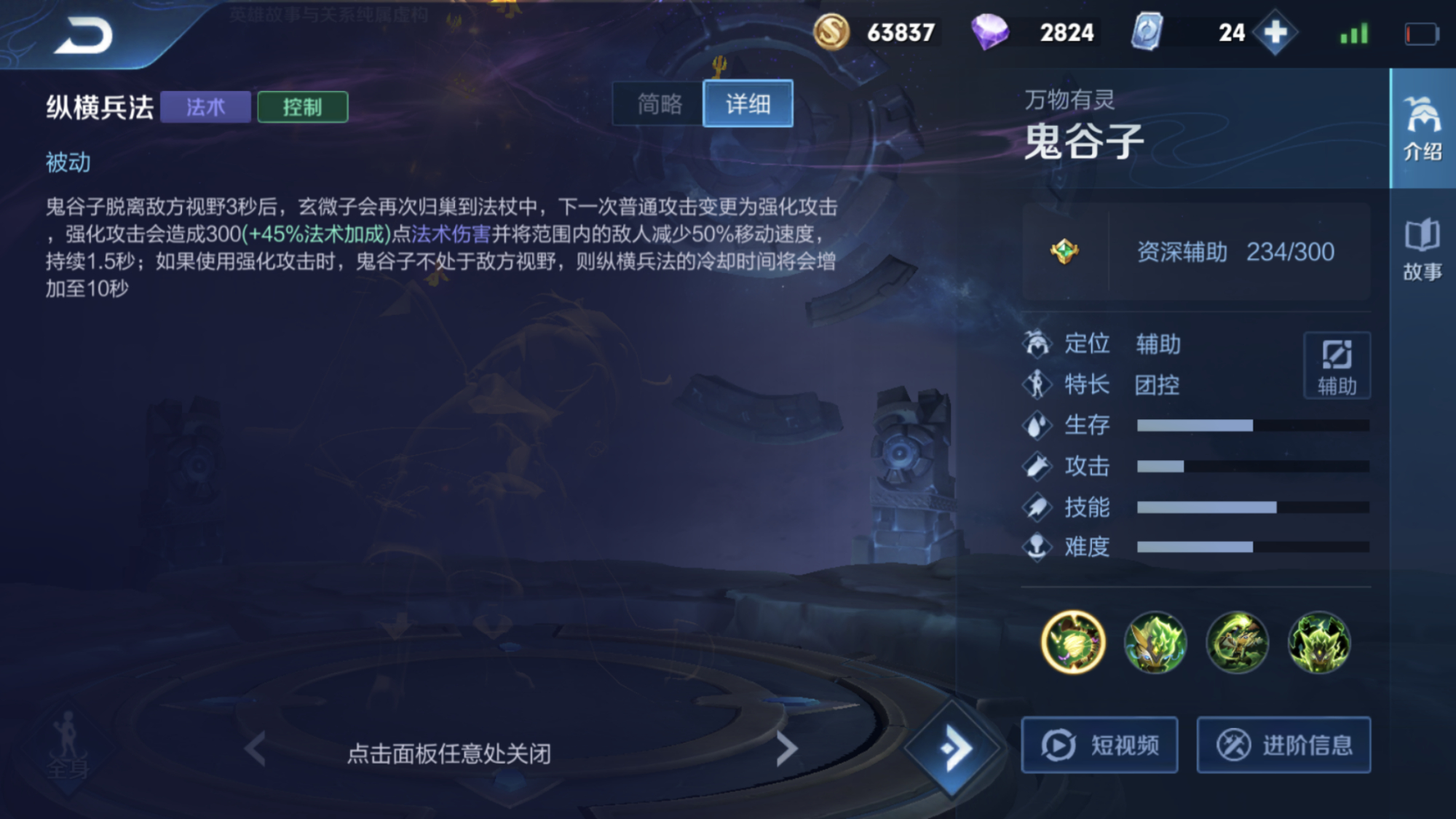The image size is (1456, 819).
Task: Open the second green skill icon
Action: tap(1155, 641)
